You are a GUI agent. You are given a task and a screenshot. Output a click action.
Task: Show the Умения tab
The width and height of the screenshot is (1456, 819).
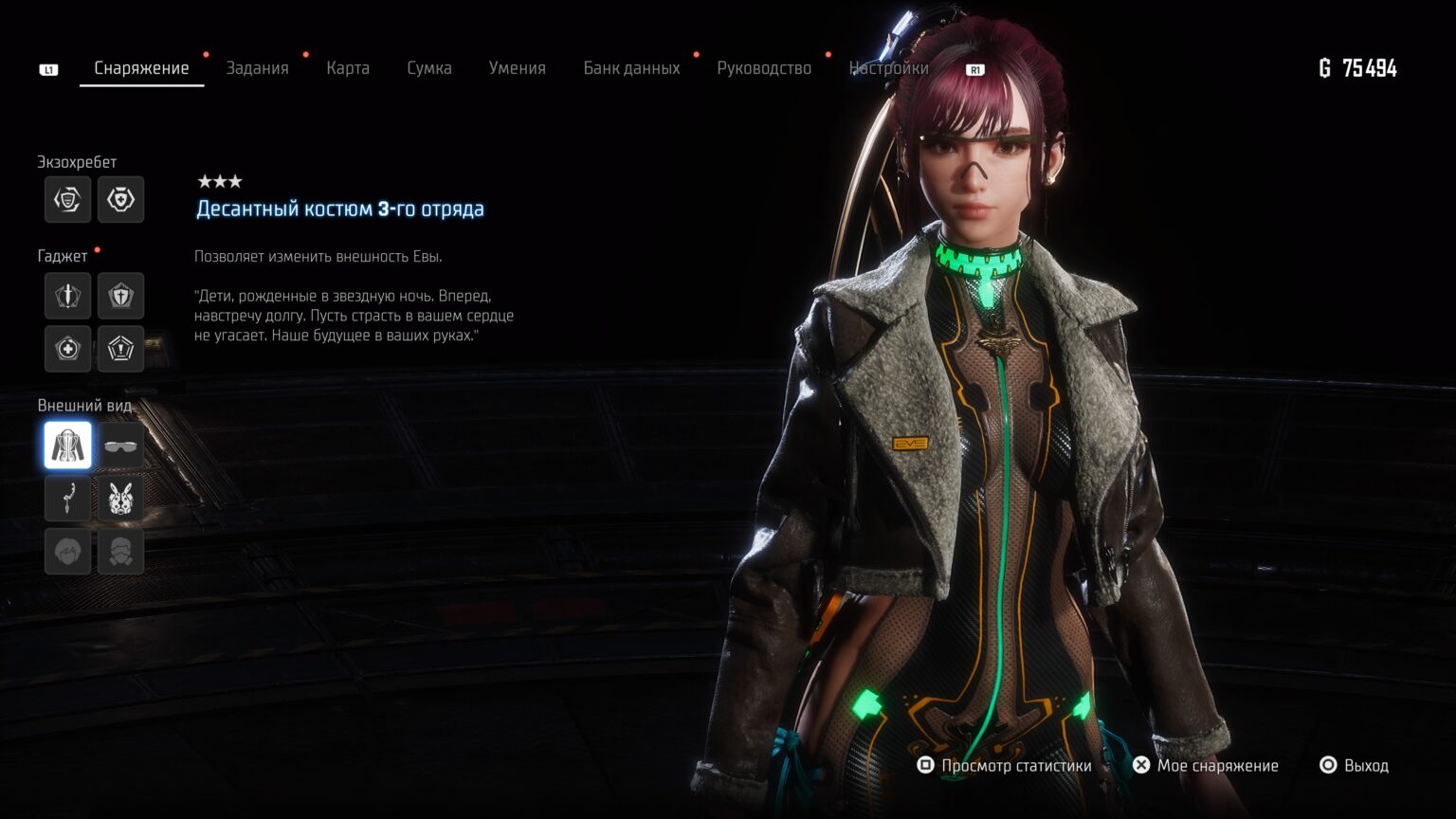click(518, 68)
